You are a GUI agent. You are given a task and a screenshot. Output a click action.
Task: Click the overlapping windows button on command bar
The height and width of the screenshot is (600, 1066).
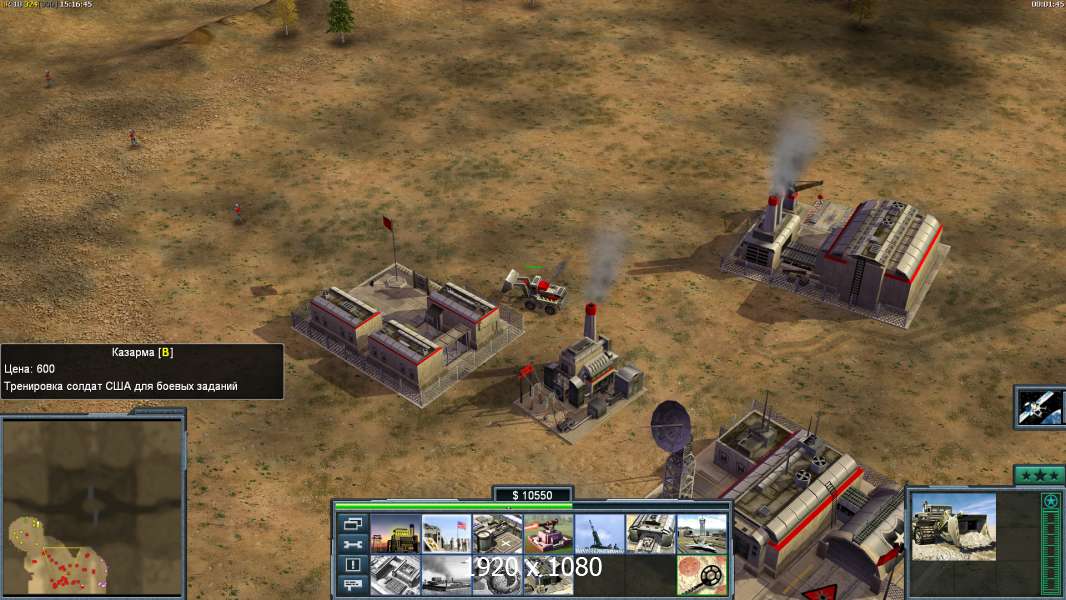pyautogui.click(x=353, y=524)
